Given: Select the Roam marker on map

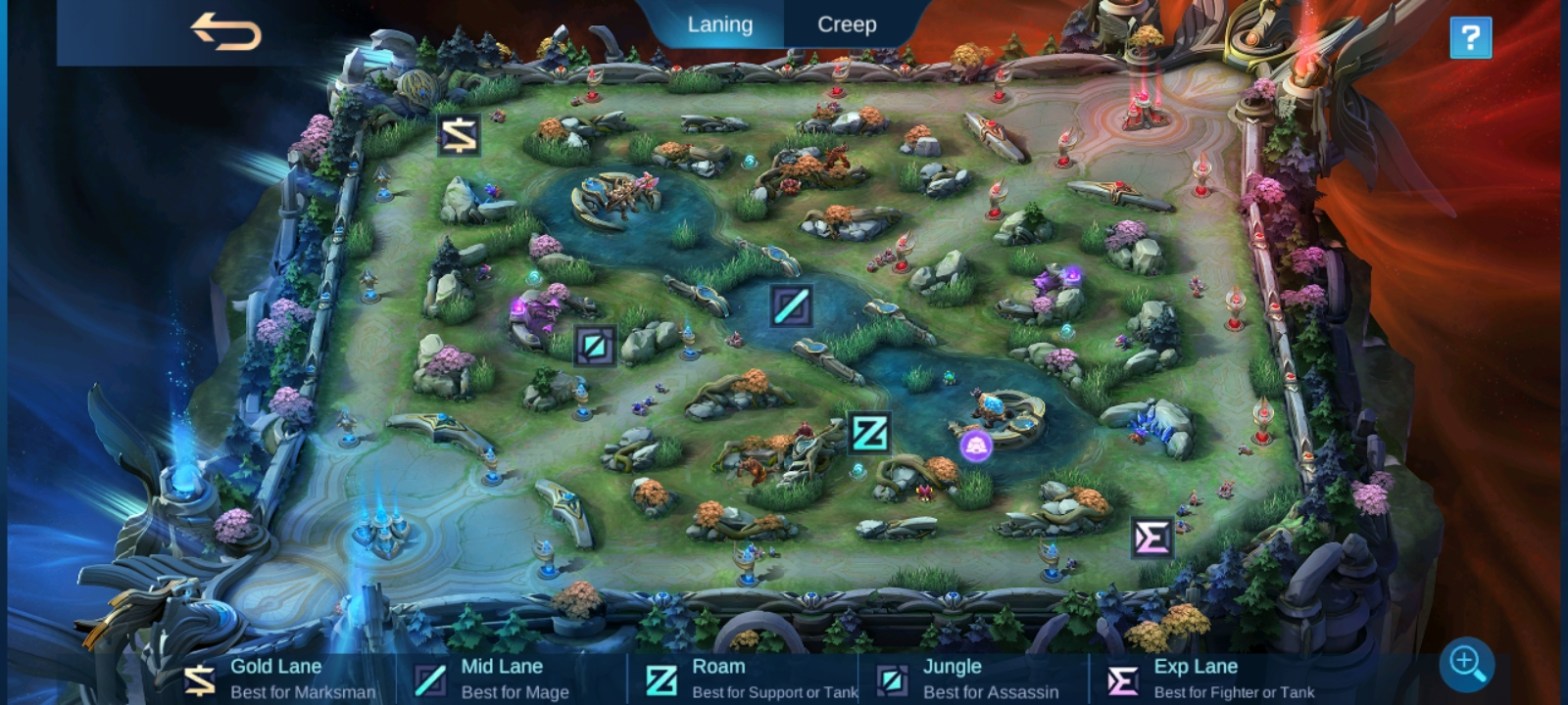Looking at the screenshot, I should [x=869, y=433].
